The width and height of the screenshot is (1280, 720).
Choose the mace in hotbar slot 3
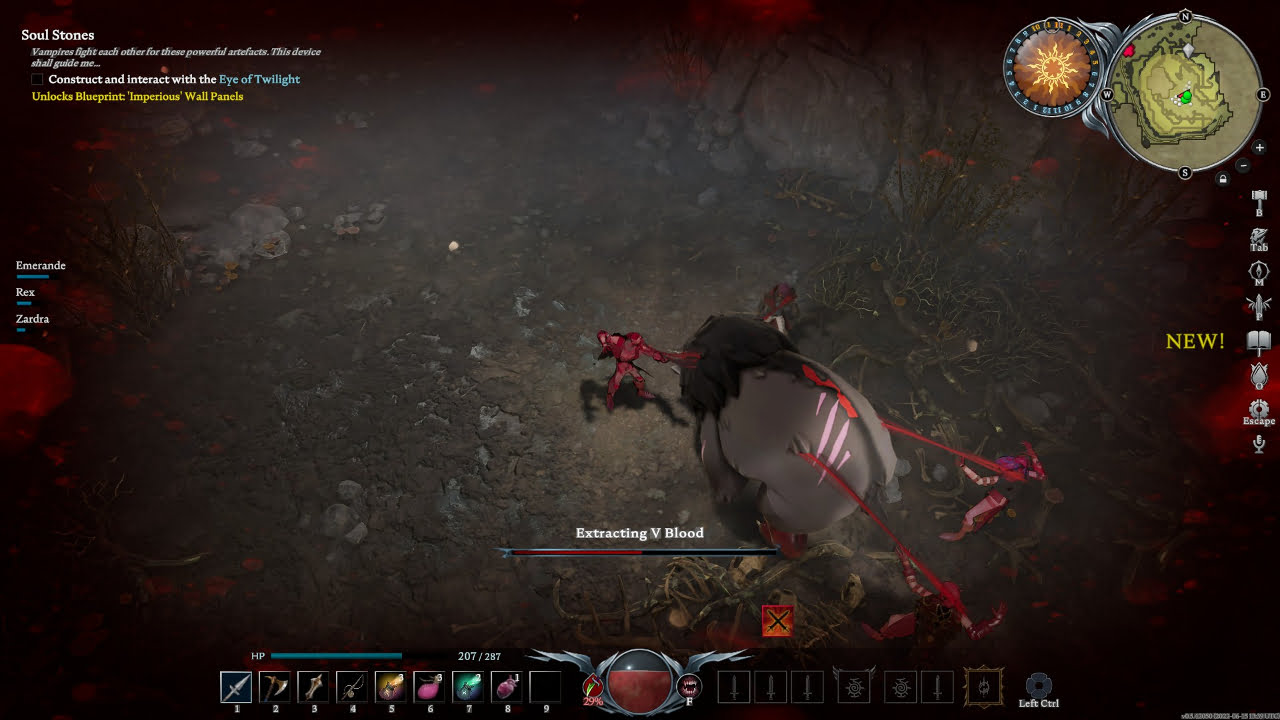[313, 687]
